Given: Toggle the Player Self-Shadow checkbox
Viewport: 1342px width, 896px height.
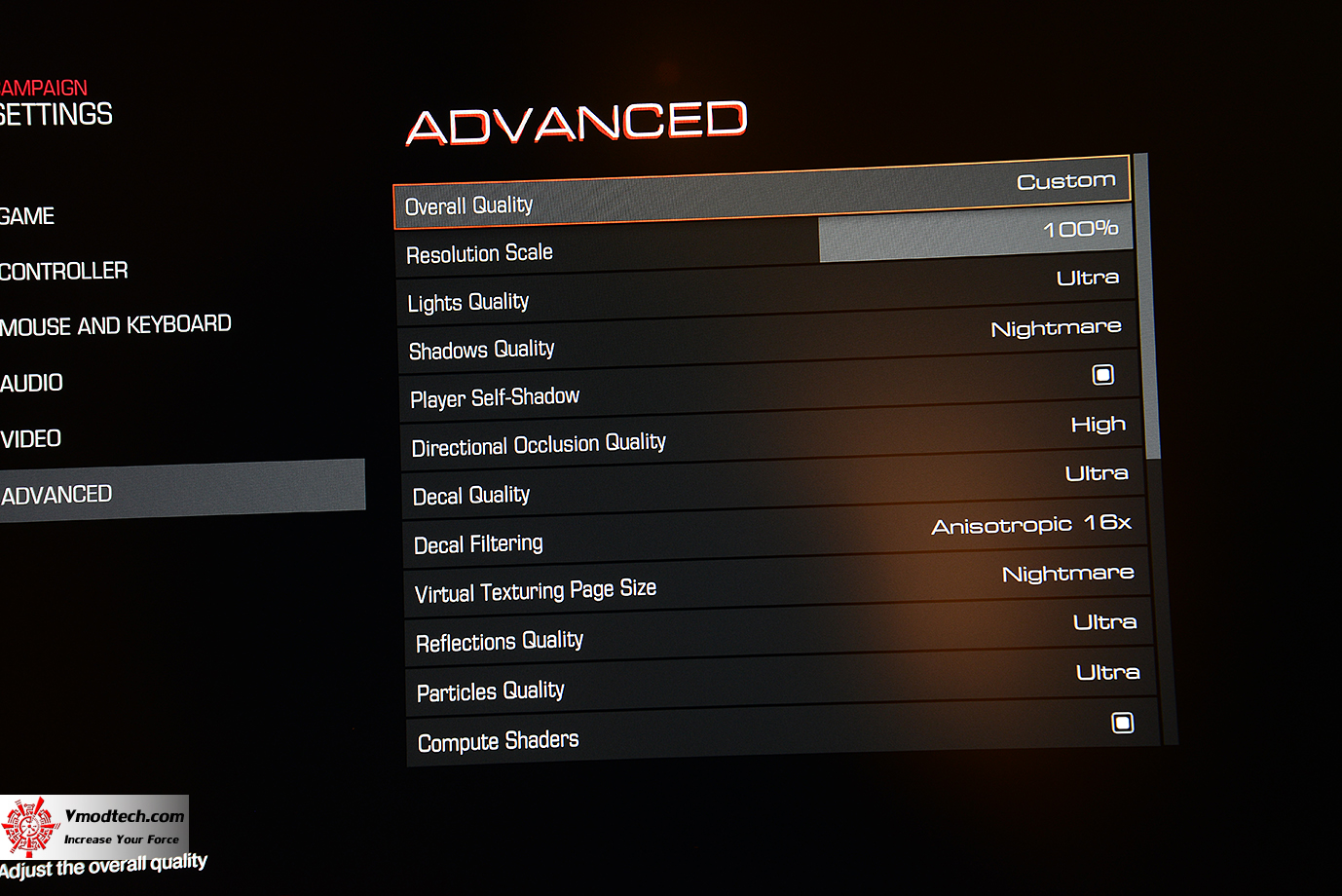Looking at the screenshot, I should [1102, 375].
